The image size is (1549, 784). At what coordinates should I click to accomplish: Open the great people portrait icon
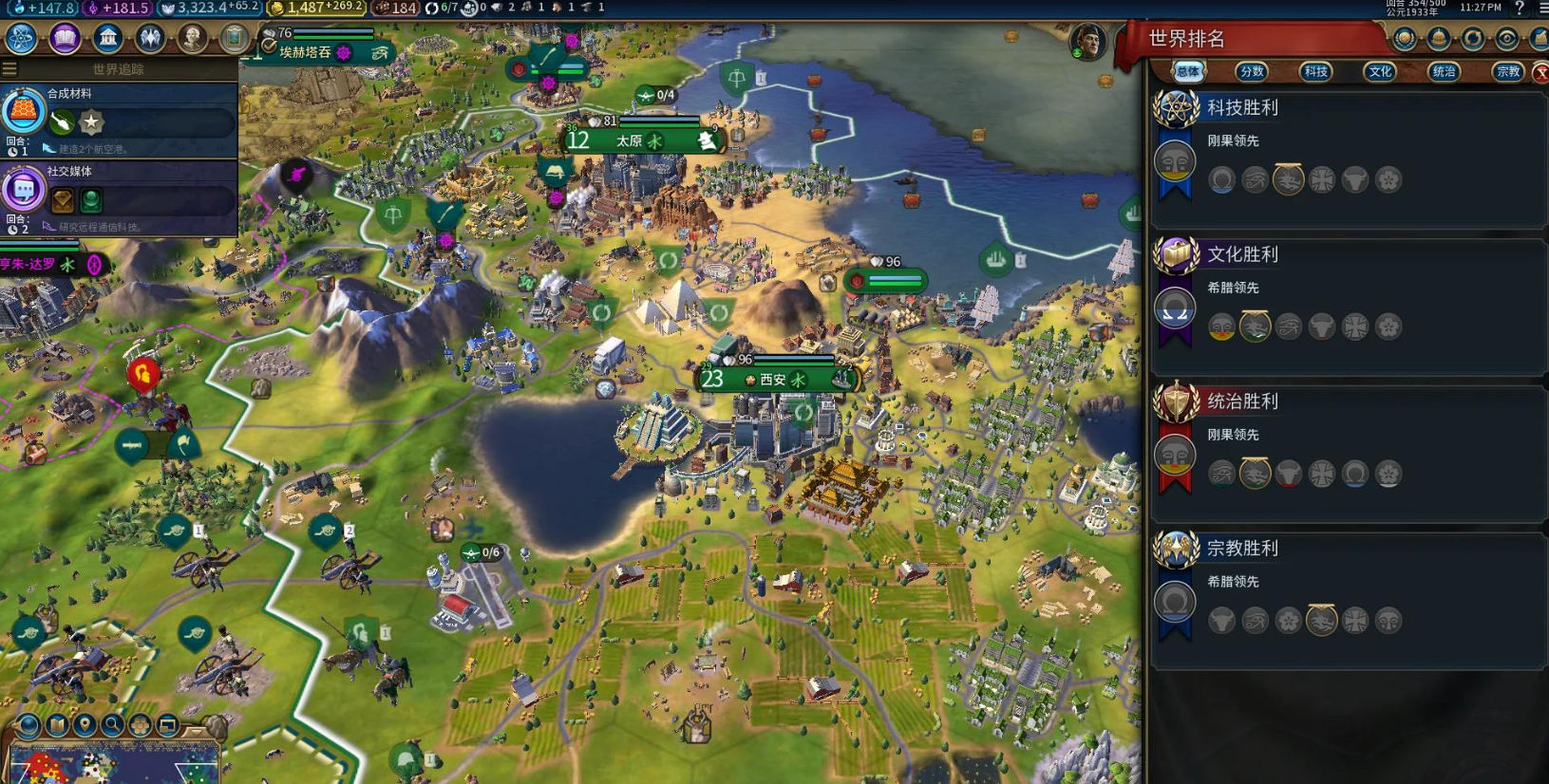click(192, 38)
